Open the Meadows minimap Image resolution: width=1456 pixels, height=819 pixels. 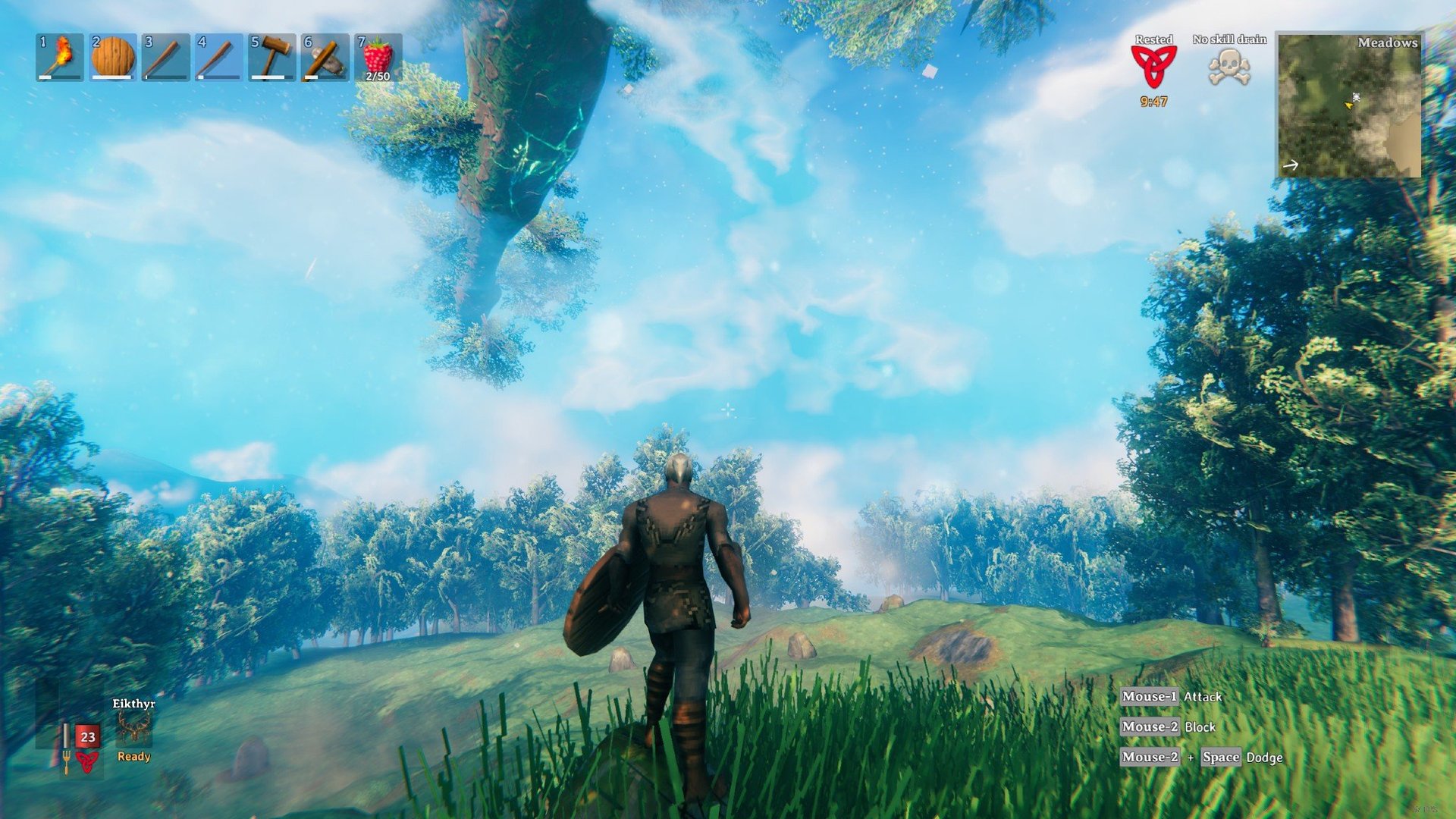[1349, 105]
